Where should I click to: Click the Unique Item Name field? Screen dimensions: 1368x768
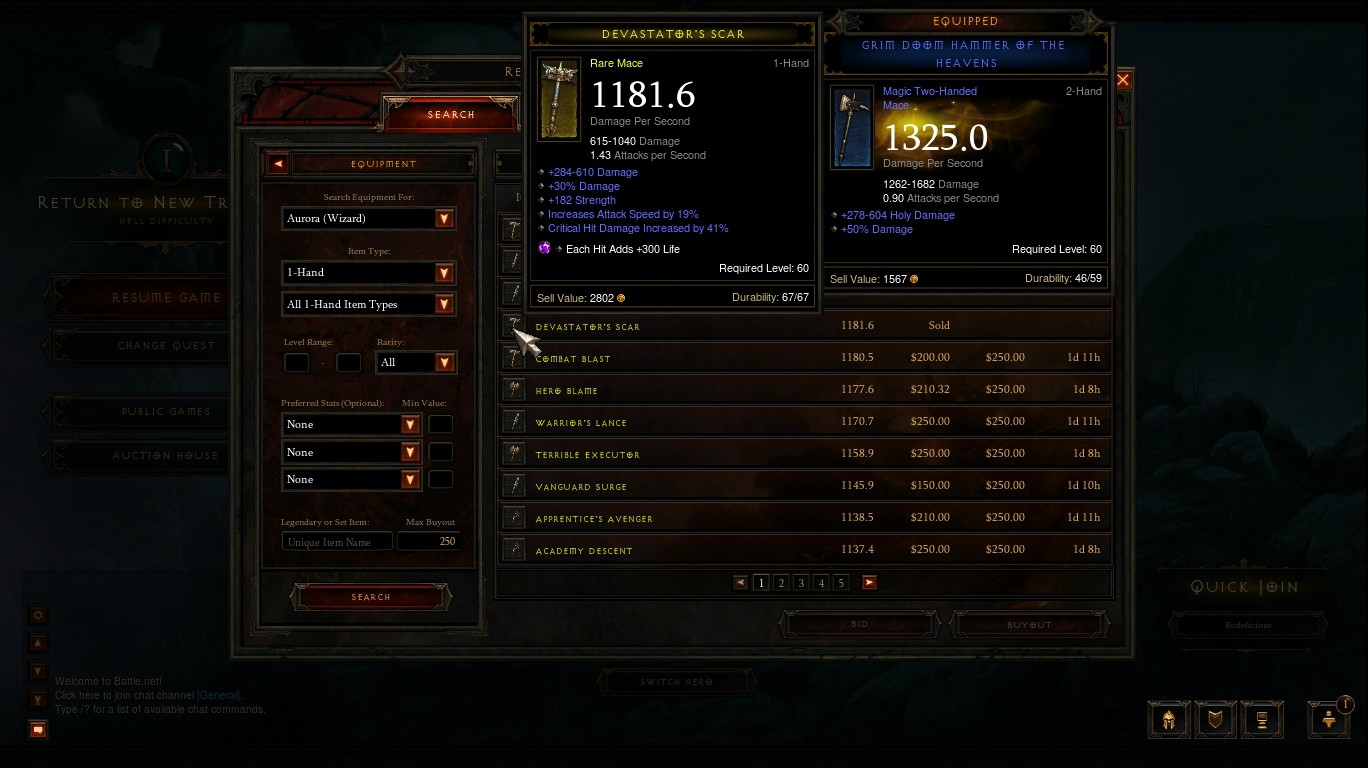(338, 542)
